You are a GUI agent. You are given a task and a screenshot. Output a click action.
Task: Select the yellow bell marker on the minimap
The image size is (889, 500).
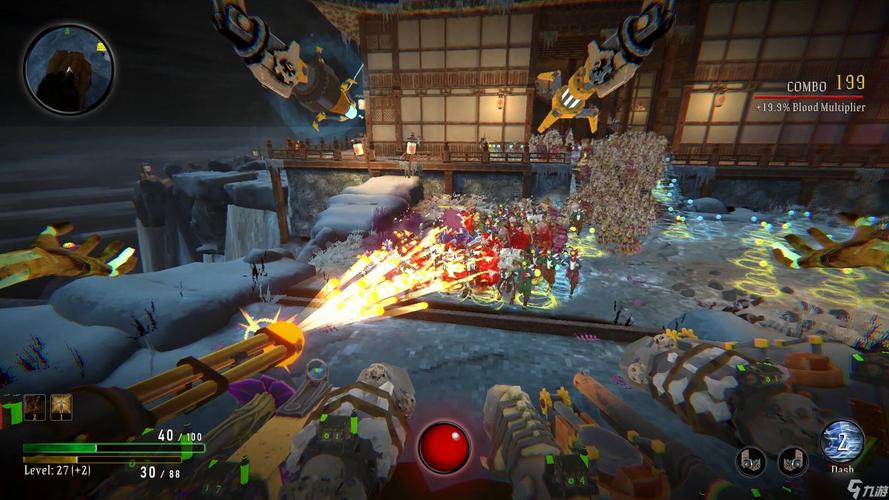click(x=101, y=47)
